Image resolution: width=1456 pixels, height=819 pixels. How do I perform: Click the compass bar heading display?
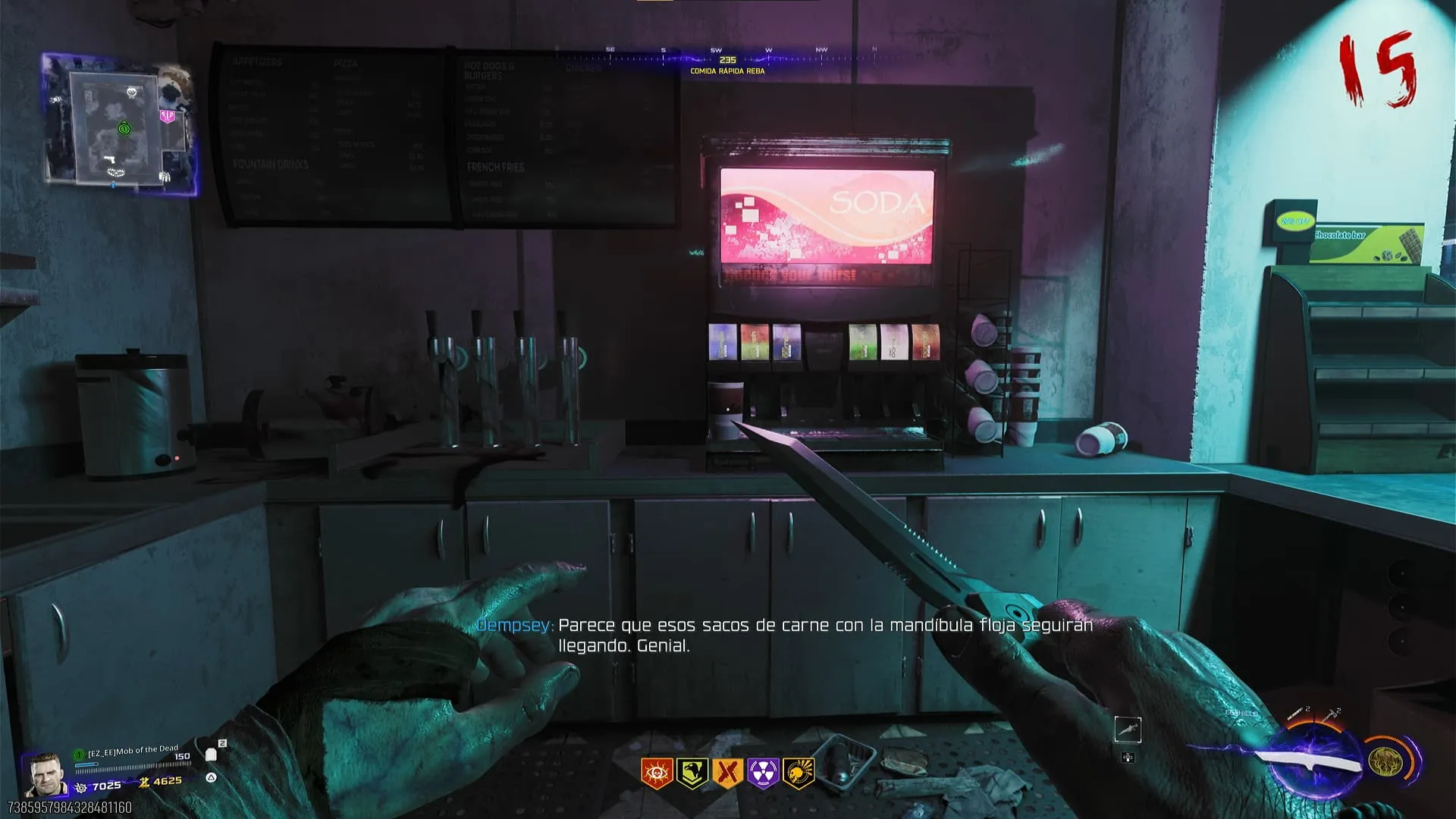(727, 60)
